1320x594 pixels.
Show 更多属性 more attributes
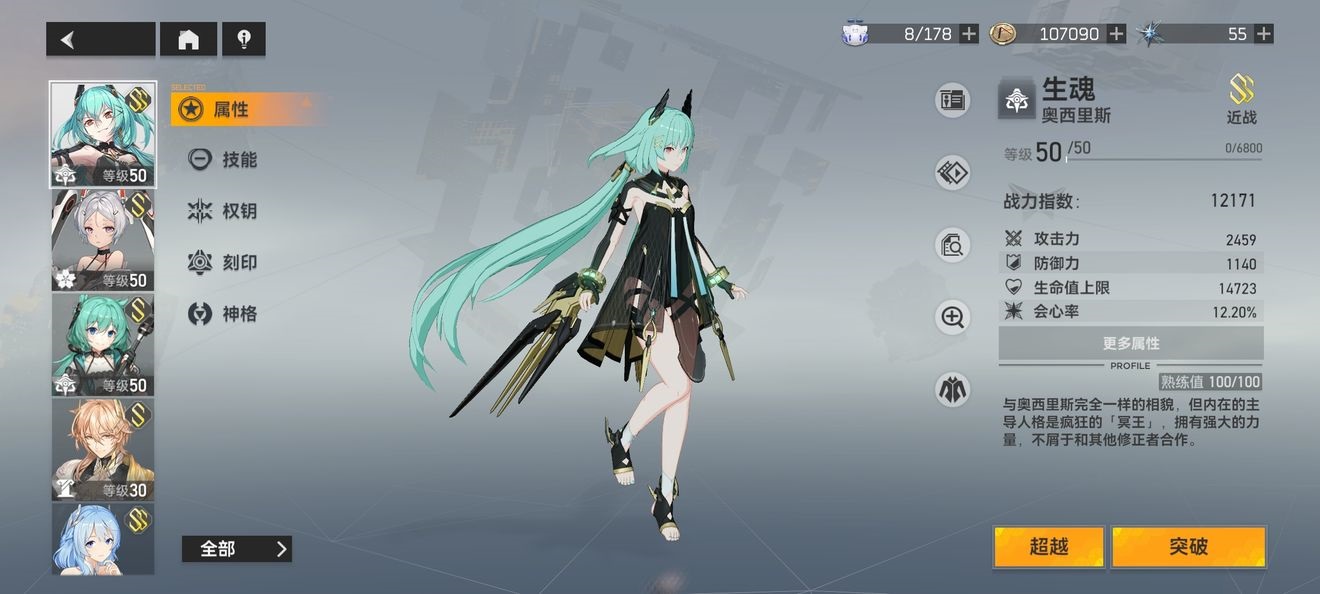1131,343
